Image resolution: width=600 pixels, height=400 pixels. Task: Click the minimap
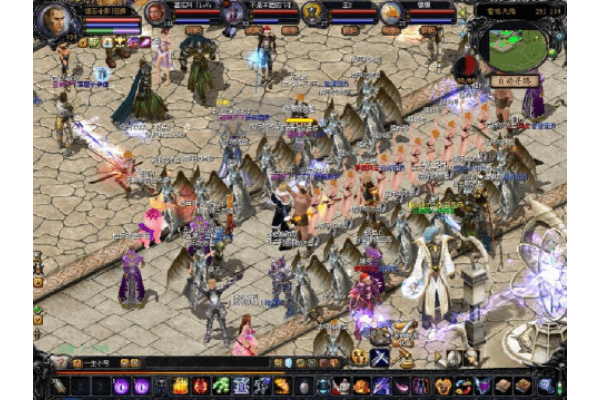518,43
